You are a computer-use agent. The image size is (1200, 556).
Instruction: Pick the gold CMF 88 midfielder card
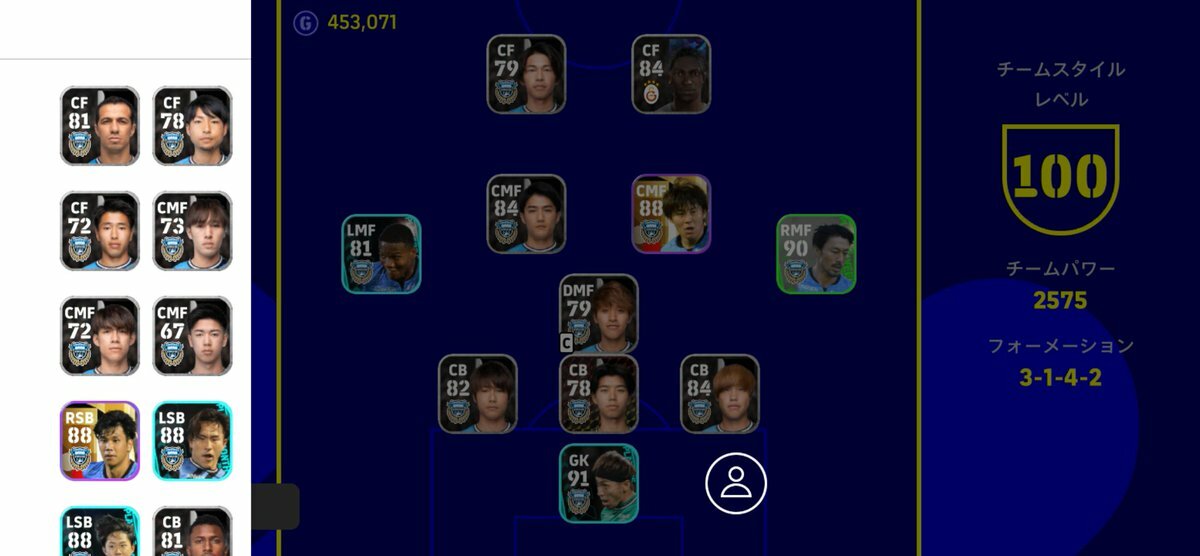click(x=671, y=214)
